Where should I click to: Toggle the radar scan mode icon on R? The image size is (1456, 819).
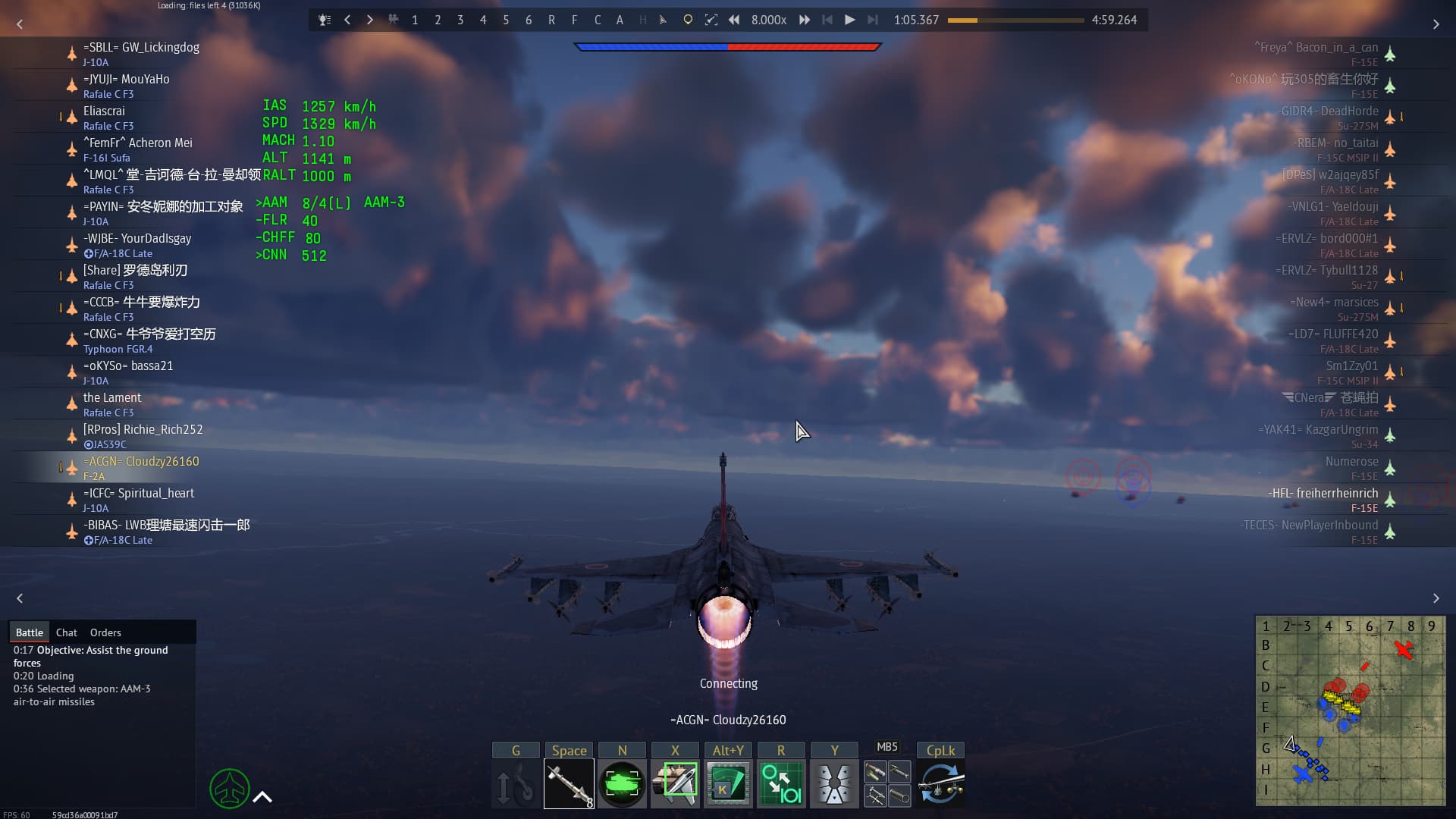point(781,783)
